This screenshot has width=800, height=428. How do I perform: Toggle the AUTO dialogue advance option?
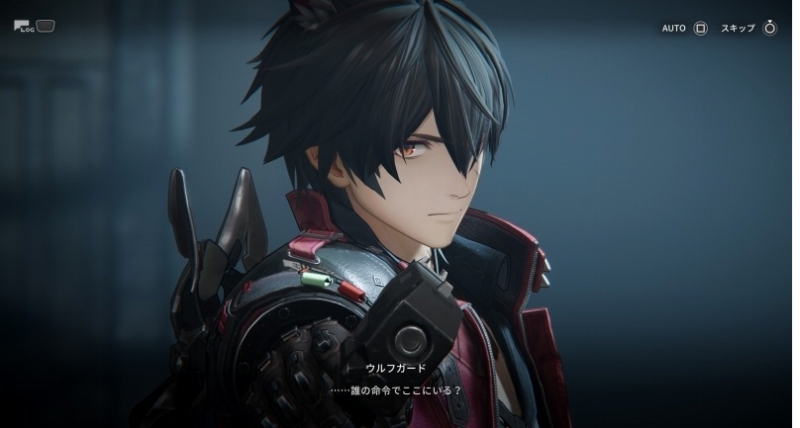tap(684, 28)
